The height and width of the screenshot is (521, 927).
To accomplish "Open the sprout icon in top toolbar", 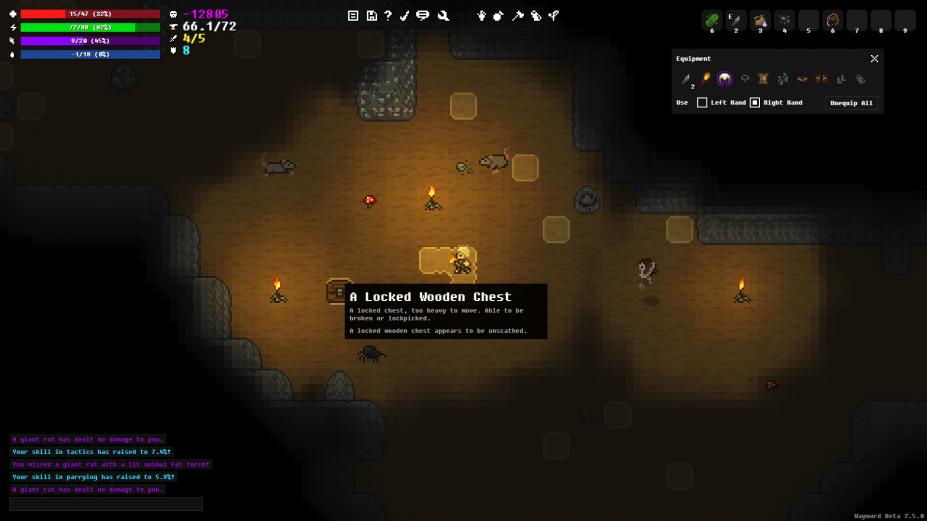I will click(554, 16).
